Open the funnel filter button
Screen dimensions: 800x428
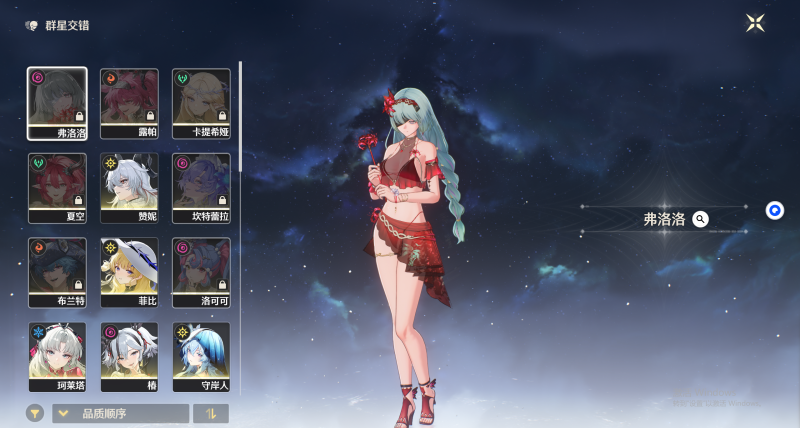pos(35,413)
